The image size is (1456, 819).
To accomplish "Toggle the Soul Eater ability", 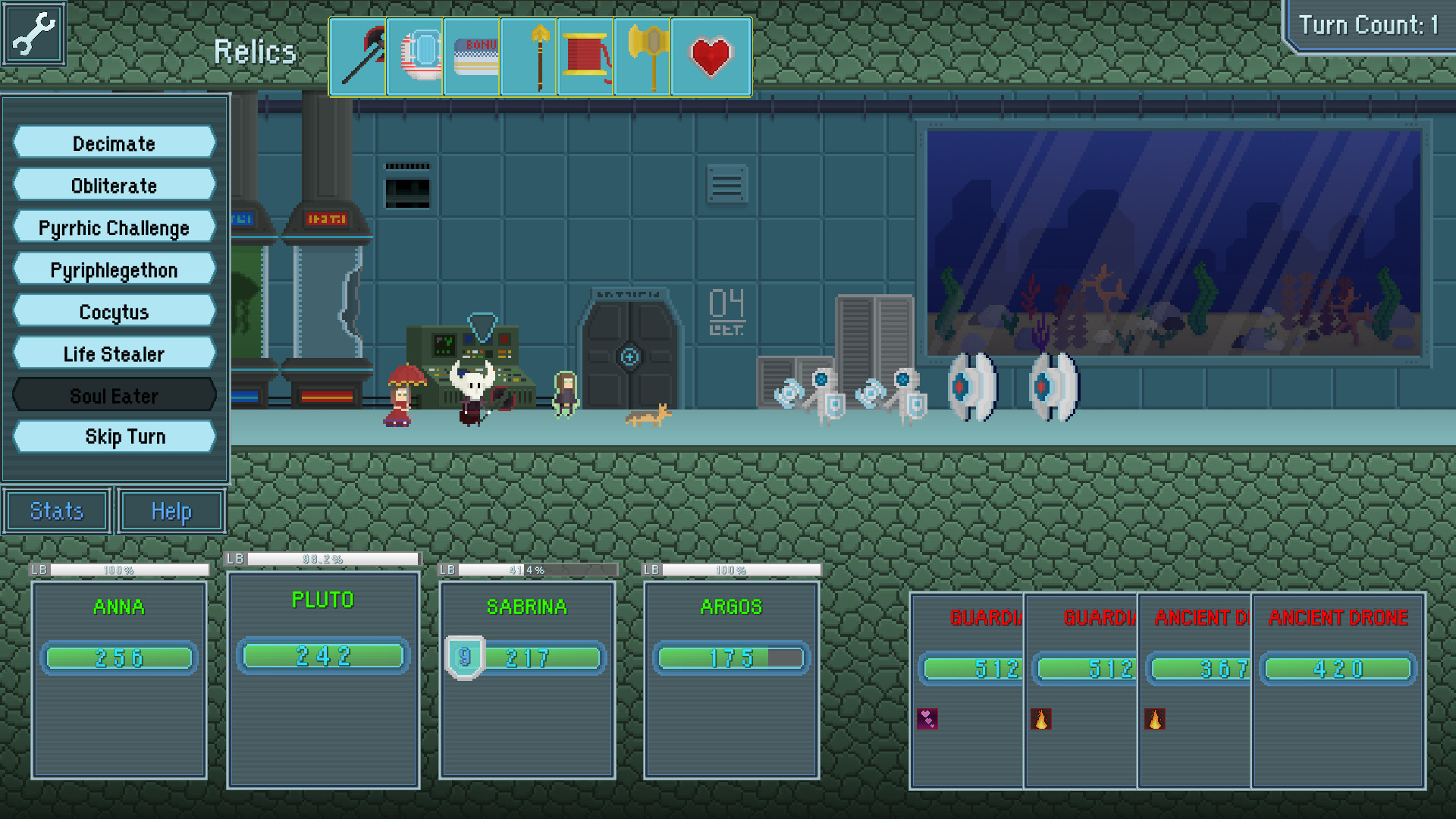I will coord(114,395).
